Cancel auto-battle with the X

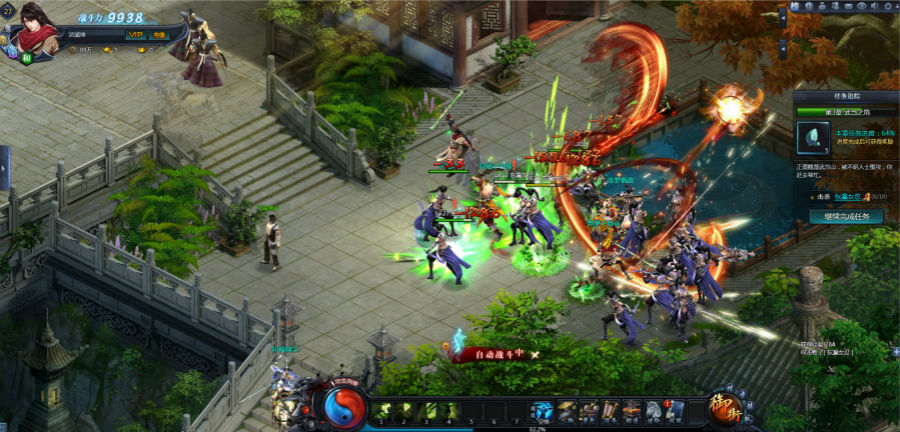[x=535, y=354]
